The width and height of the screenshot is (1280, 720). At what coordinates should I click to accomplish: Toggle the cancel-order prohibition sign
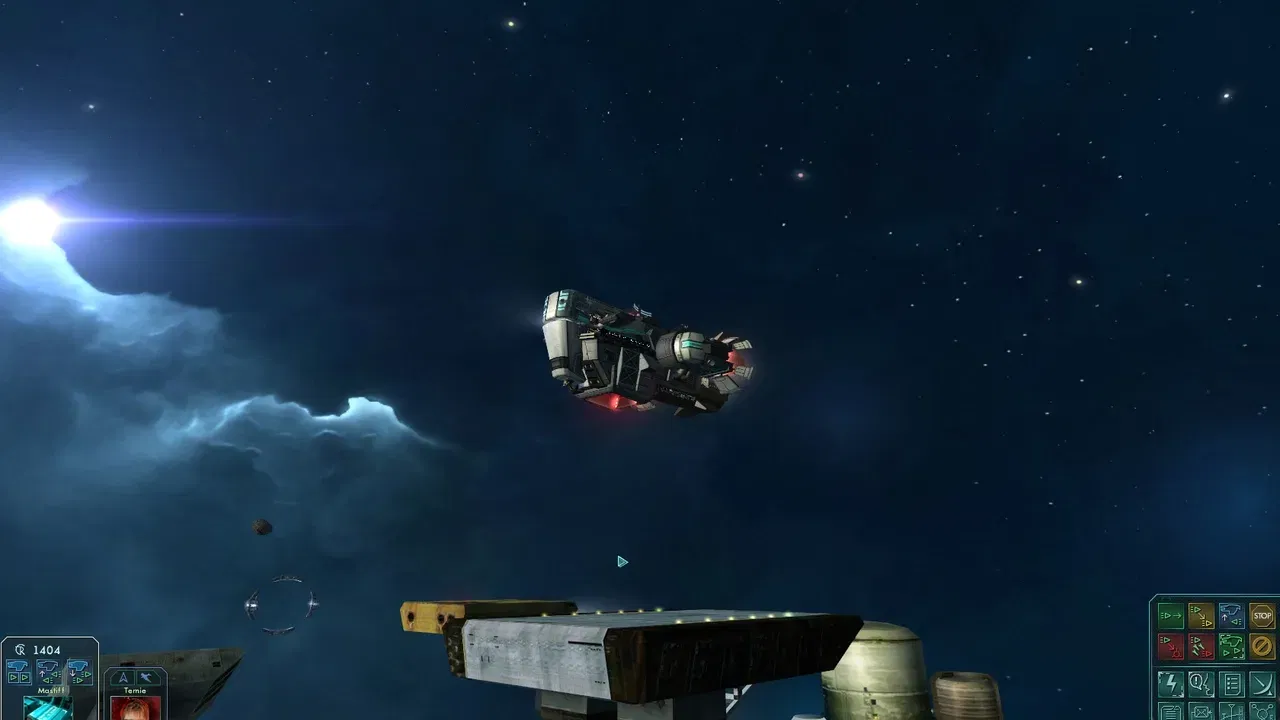[1261, 645]
